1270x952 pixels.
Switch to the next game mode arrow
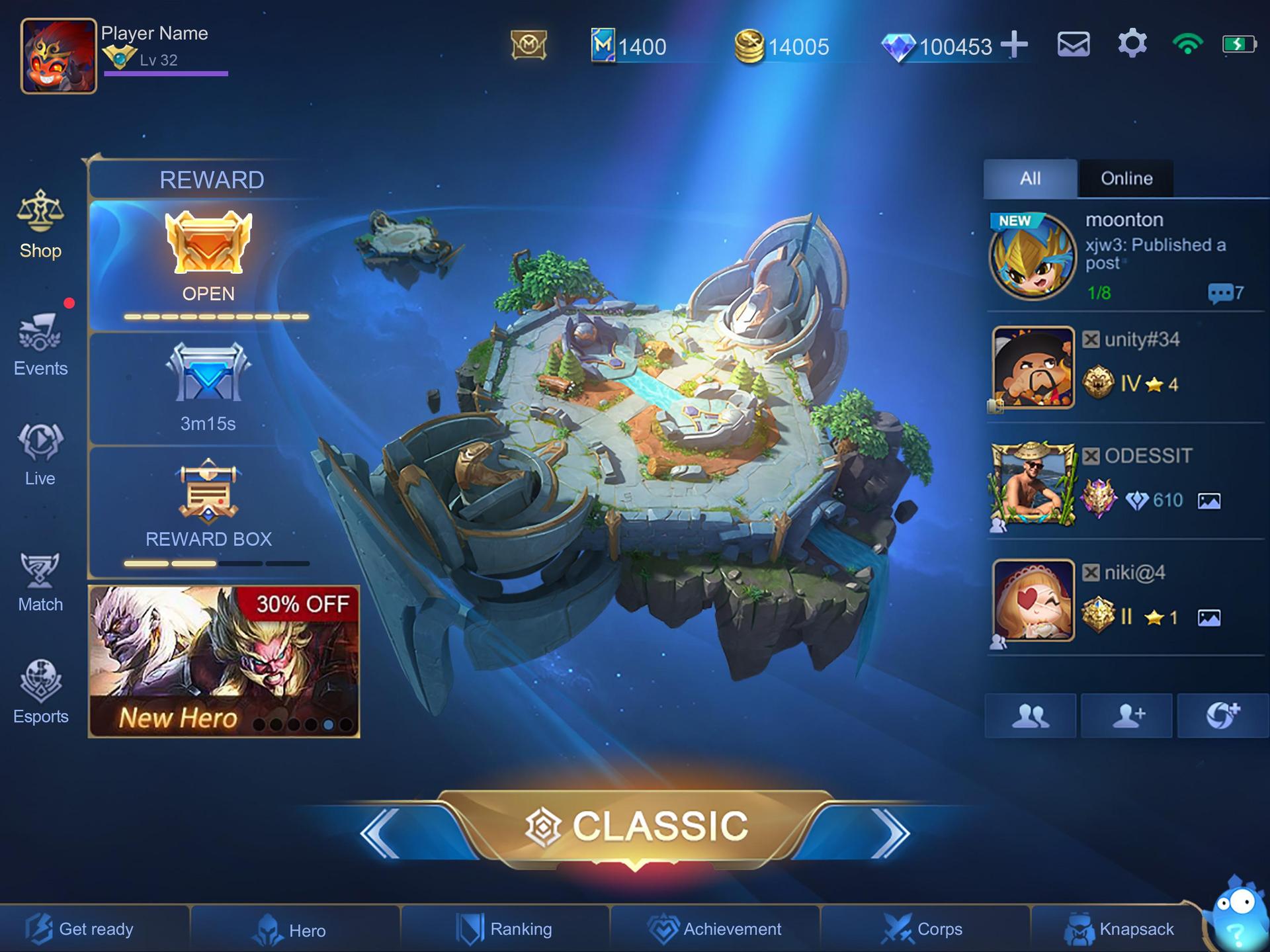[890, 833]
